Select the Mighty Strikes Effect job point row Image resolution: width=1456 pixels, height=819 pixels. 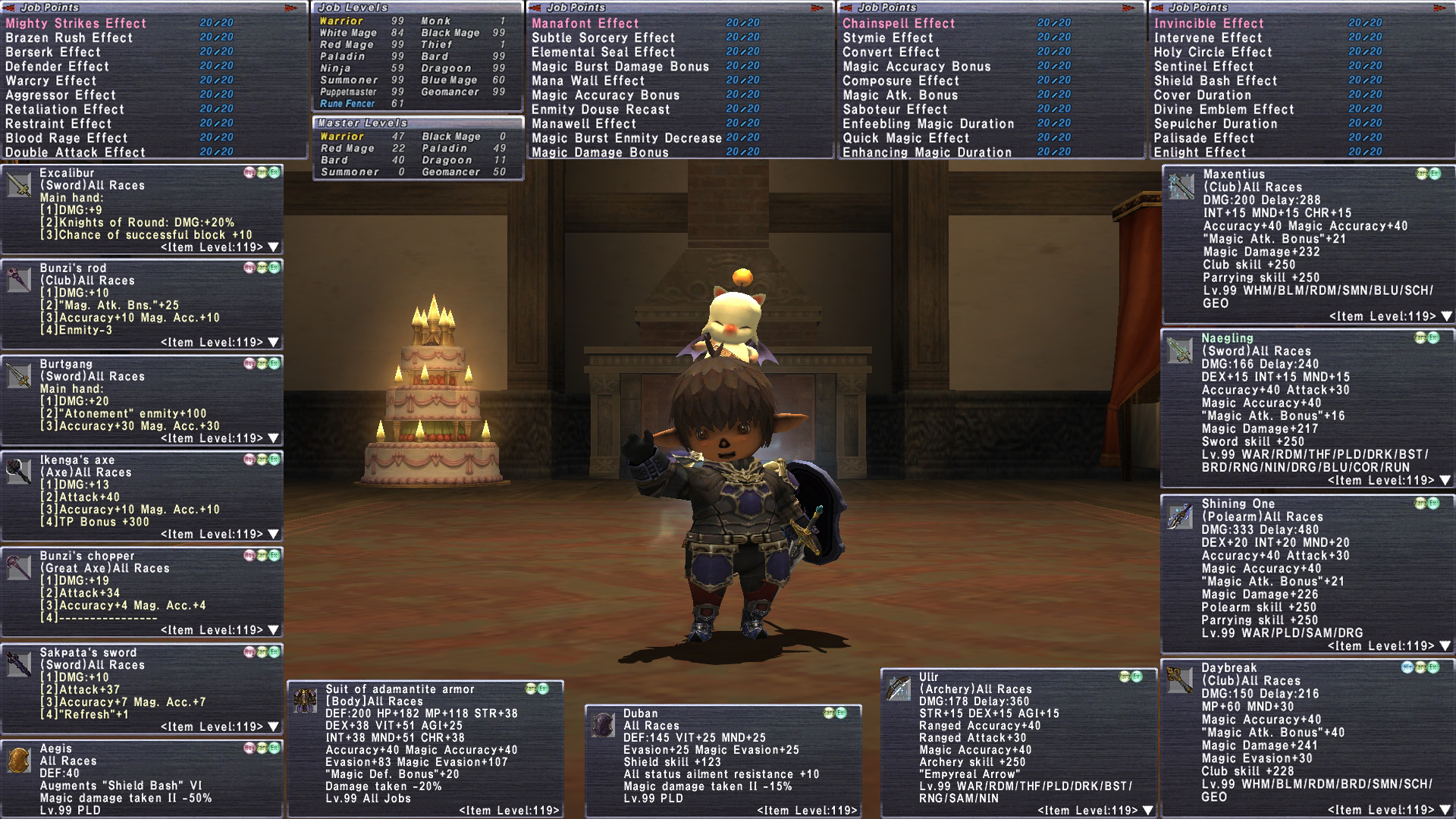click(x=76, y=24)
